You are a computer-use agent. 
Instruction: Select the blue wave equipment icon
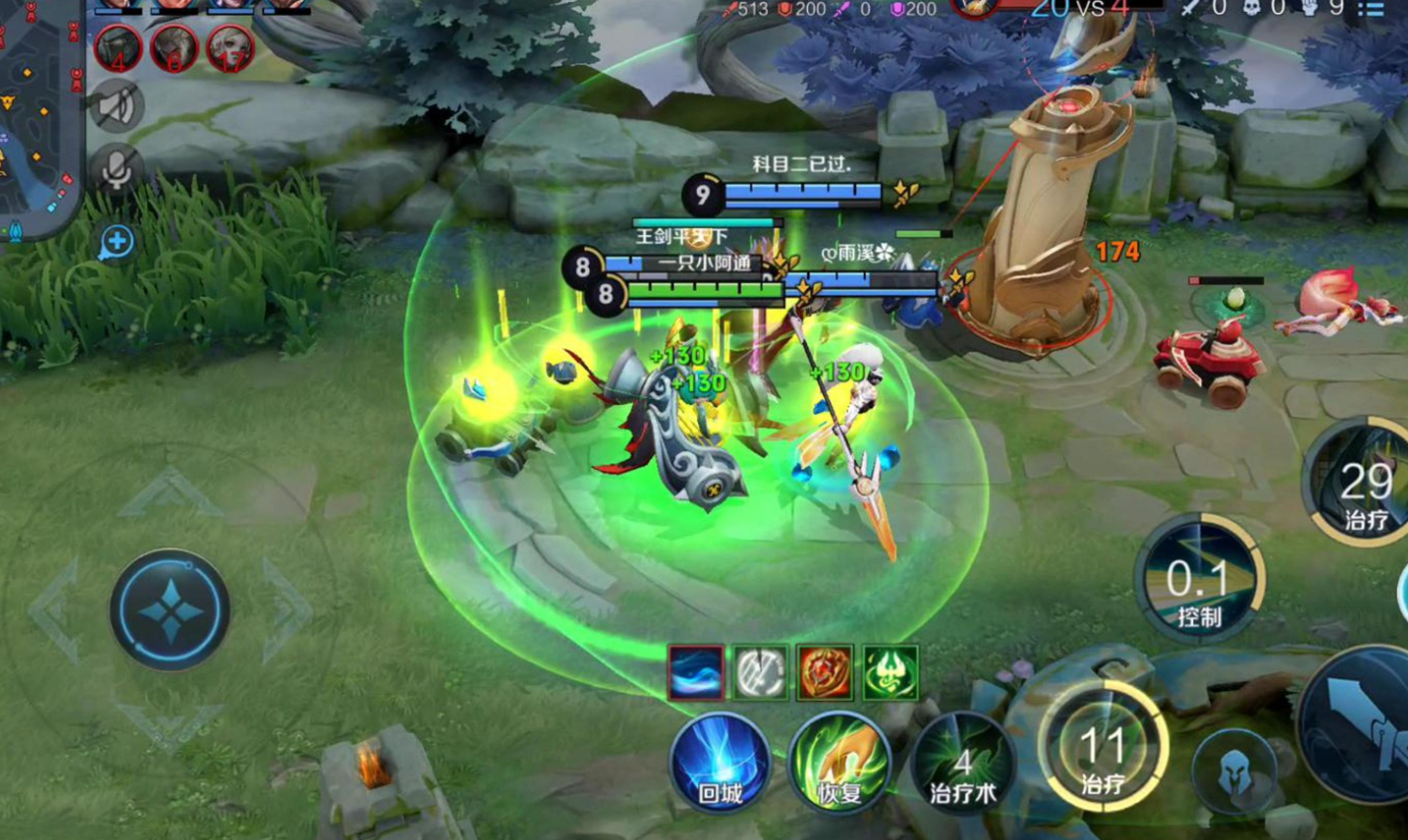695,672
